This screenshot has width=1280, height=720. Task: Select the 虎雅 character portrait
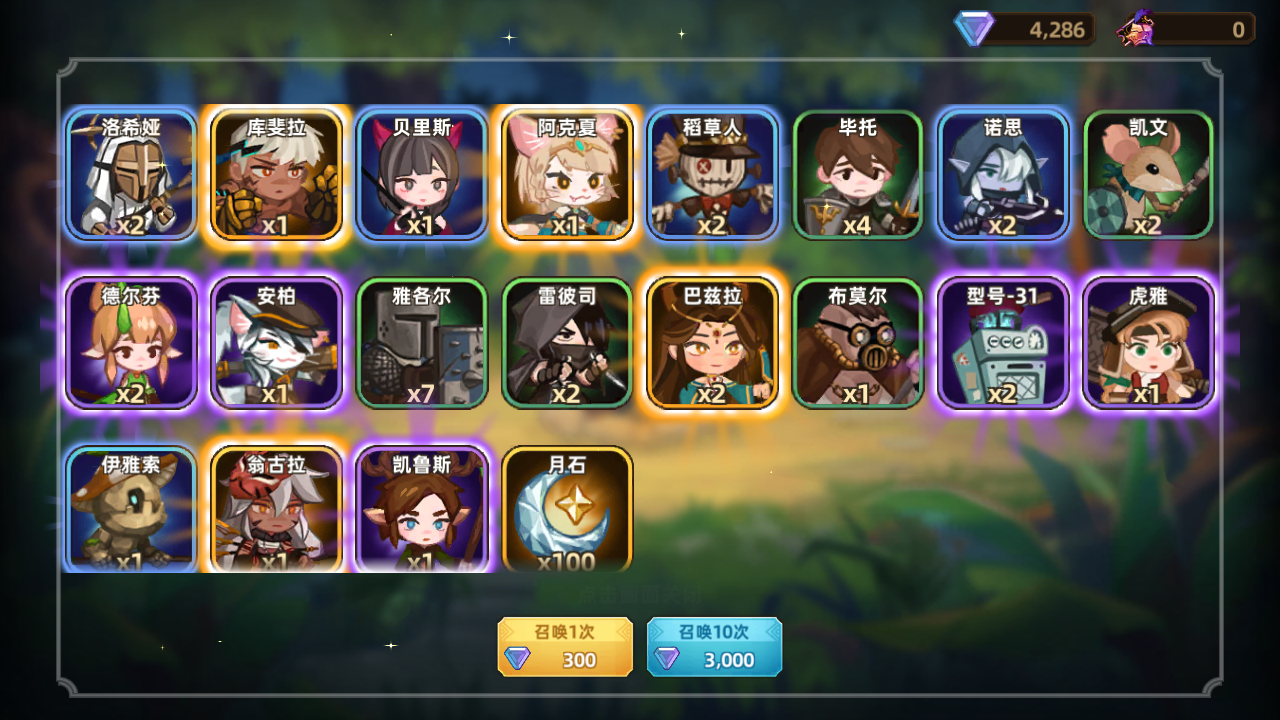(1147, 343)
